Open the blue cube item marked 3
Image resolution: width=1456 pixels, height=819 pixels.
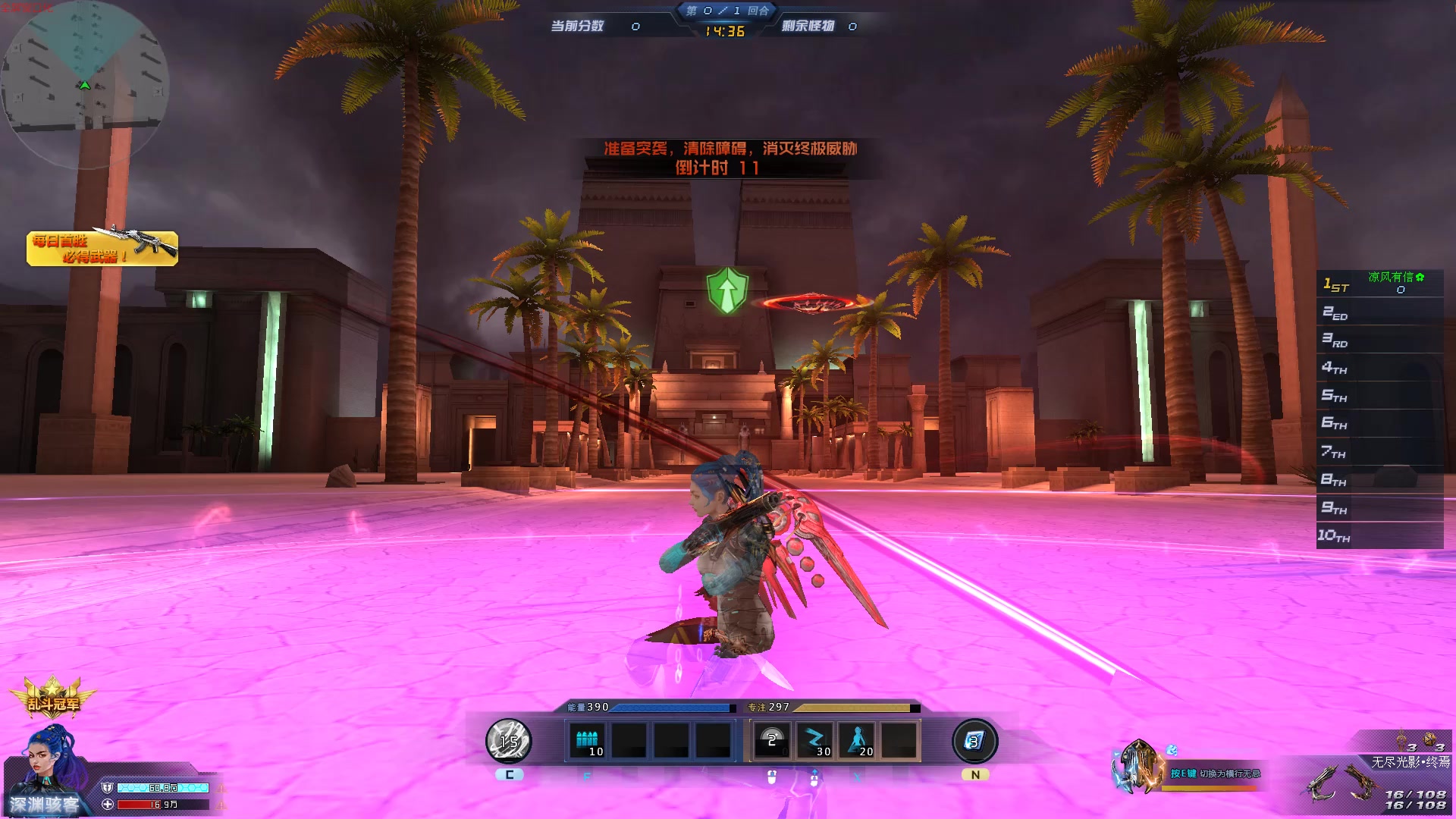pyautogui.click(x=974, y=741)
